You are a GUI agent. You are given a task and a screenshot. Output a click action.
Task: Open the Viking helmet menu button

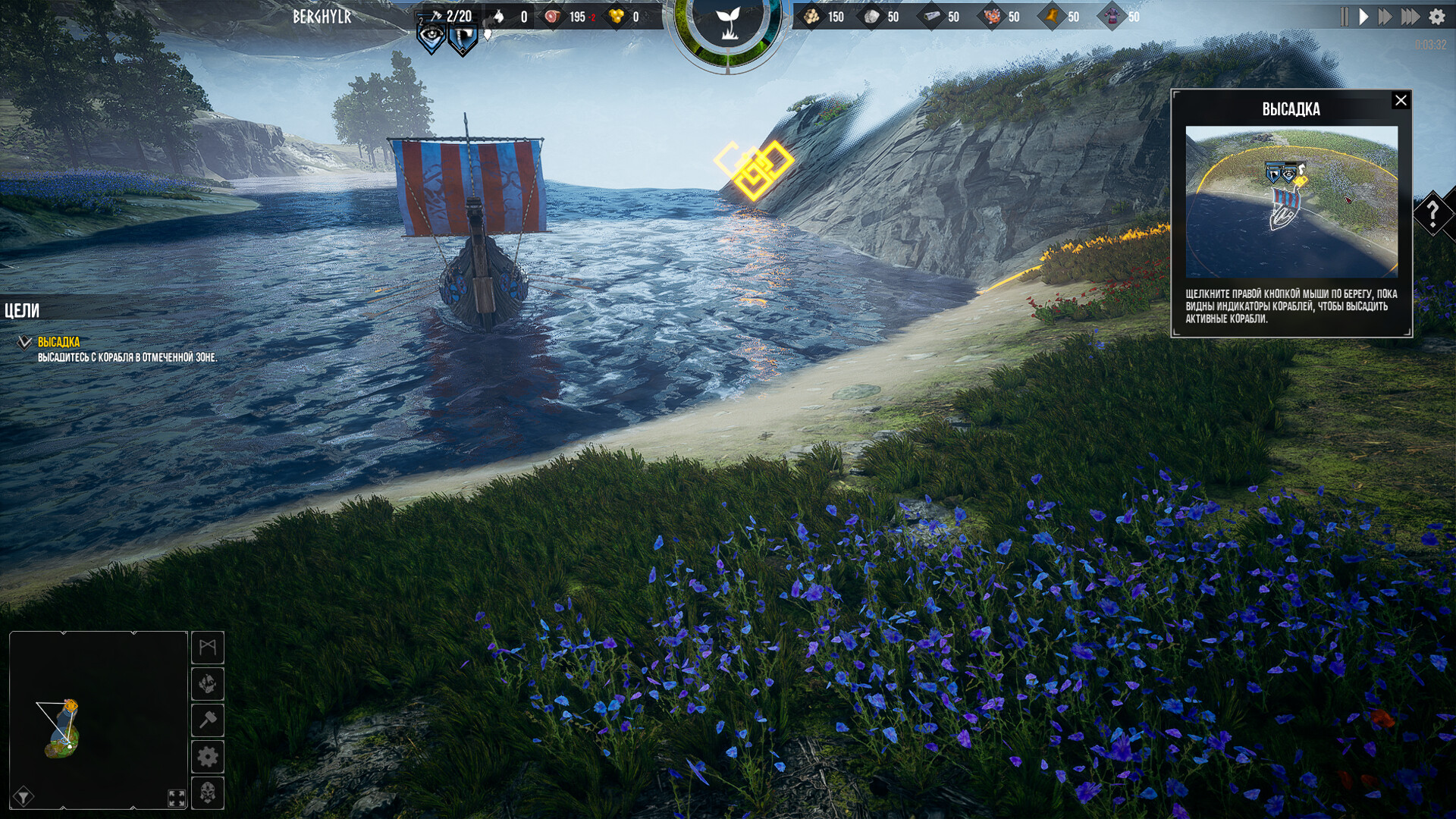tap(208, 793)
